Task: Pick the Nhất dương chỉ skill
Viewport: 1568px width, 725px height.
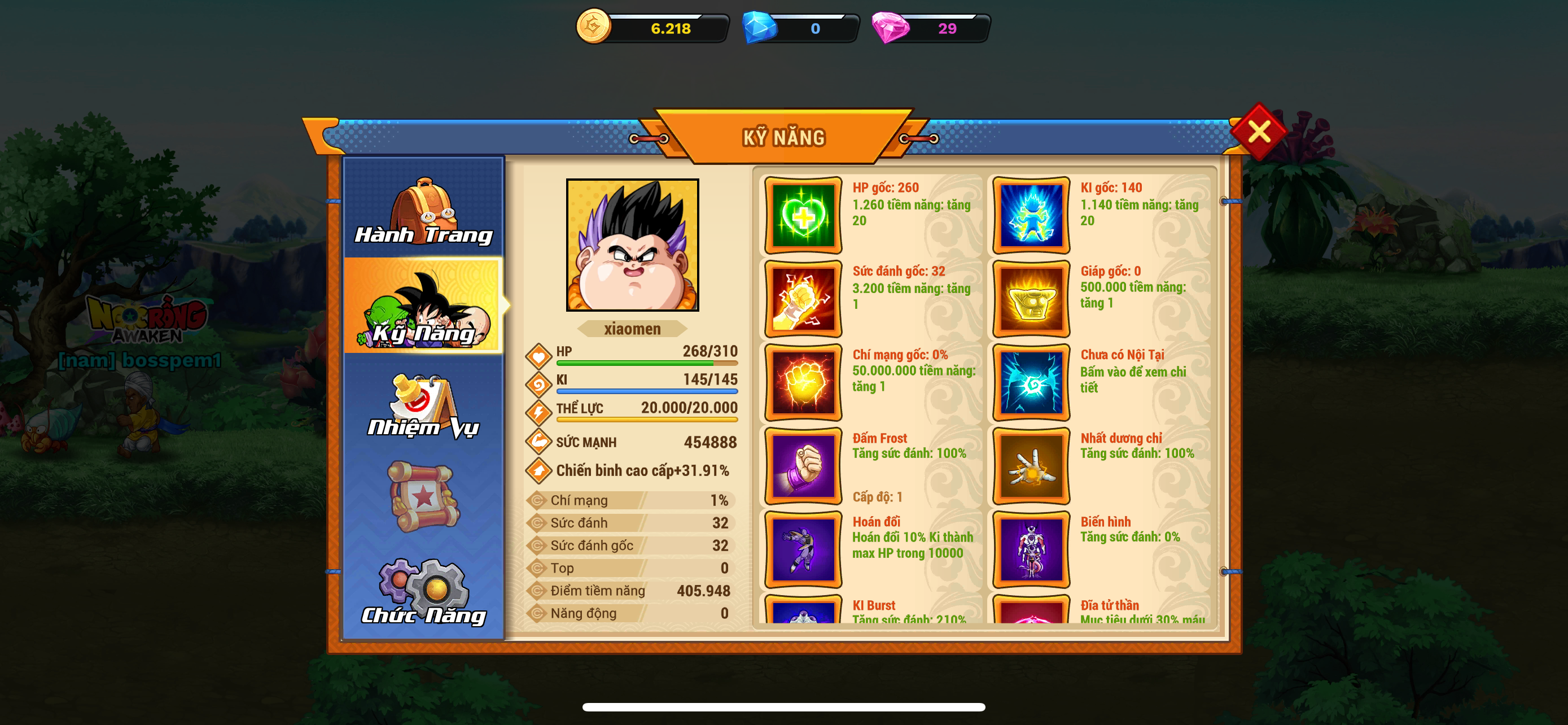Action: coord(1031,466)
